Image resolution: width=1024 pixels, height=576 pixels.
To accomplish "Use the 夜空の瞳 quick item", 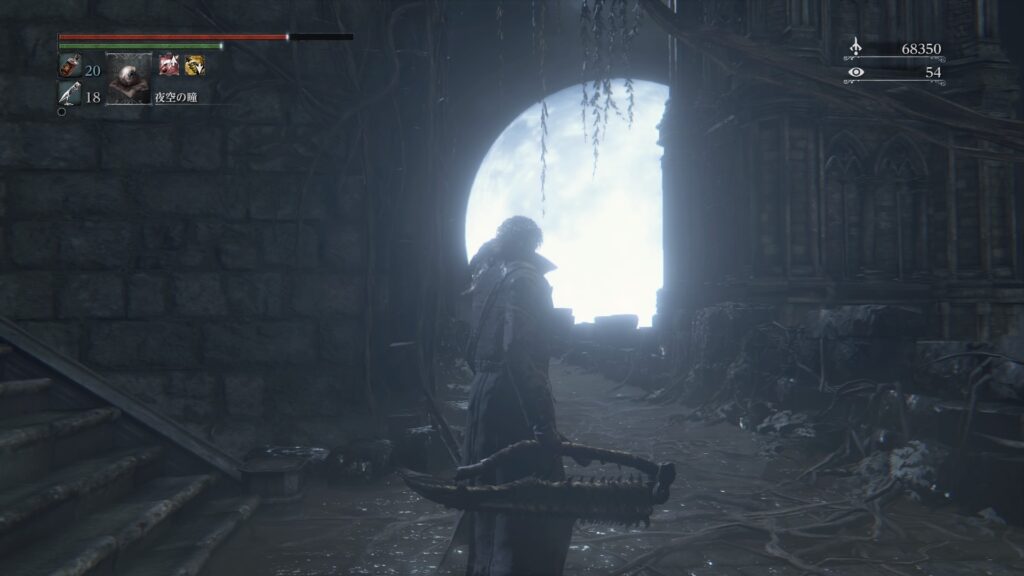I will pyautogui.click(x=129, y=79).
